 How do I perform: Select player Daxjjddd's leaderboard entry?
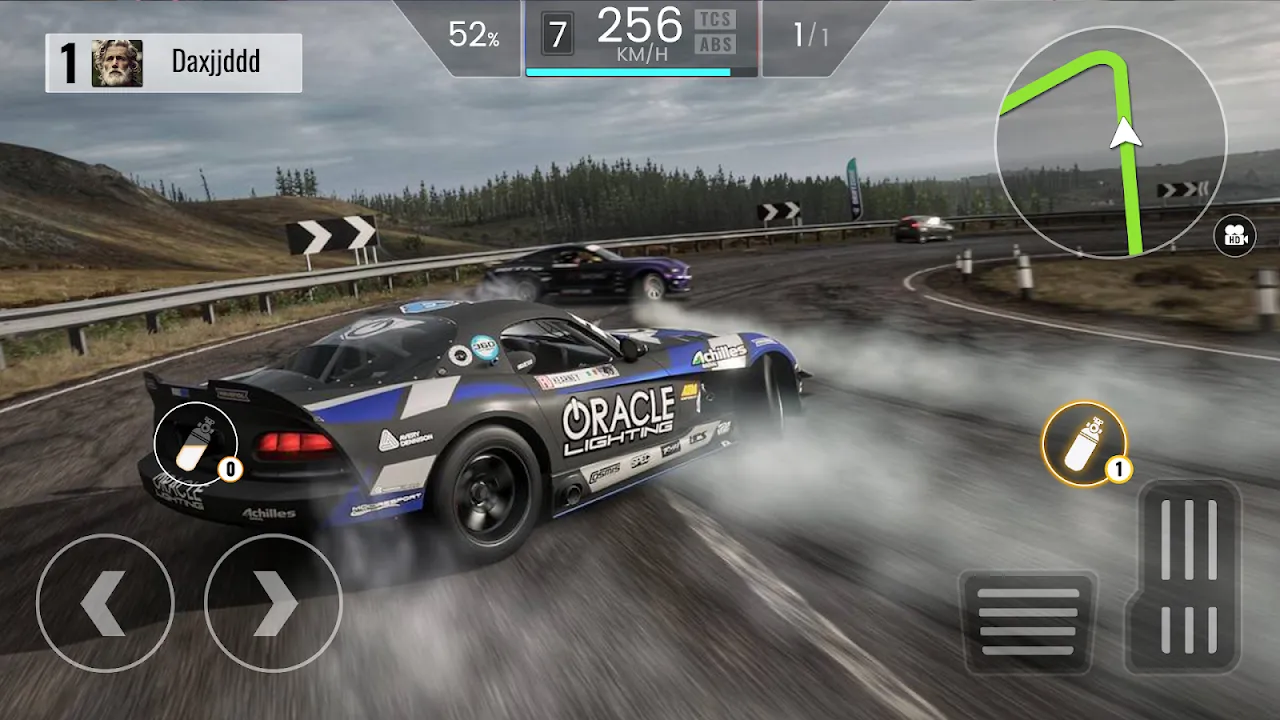(x=174, y=63)
